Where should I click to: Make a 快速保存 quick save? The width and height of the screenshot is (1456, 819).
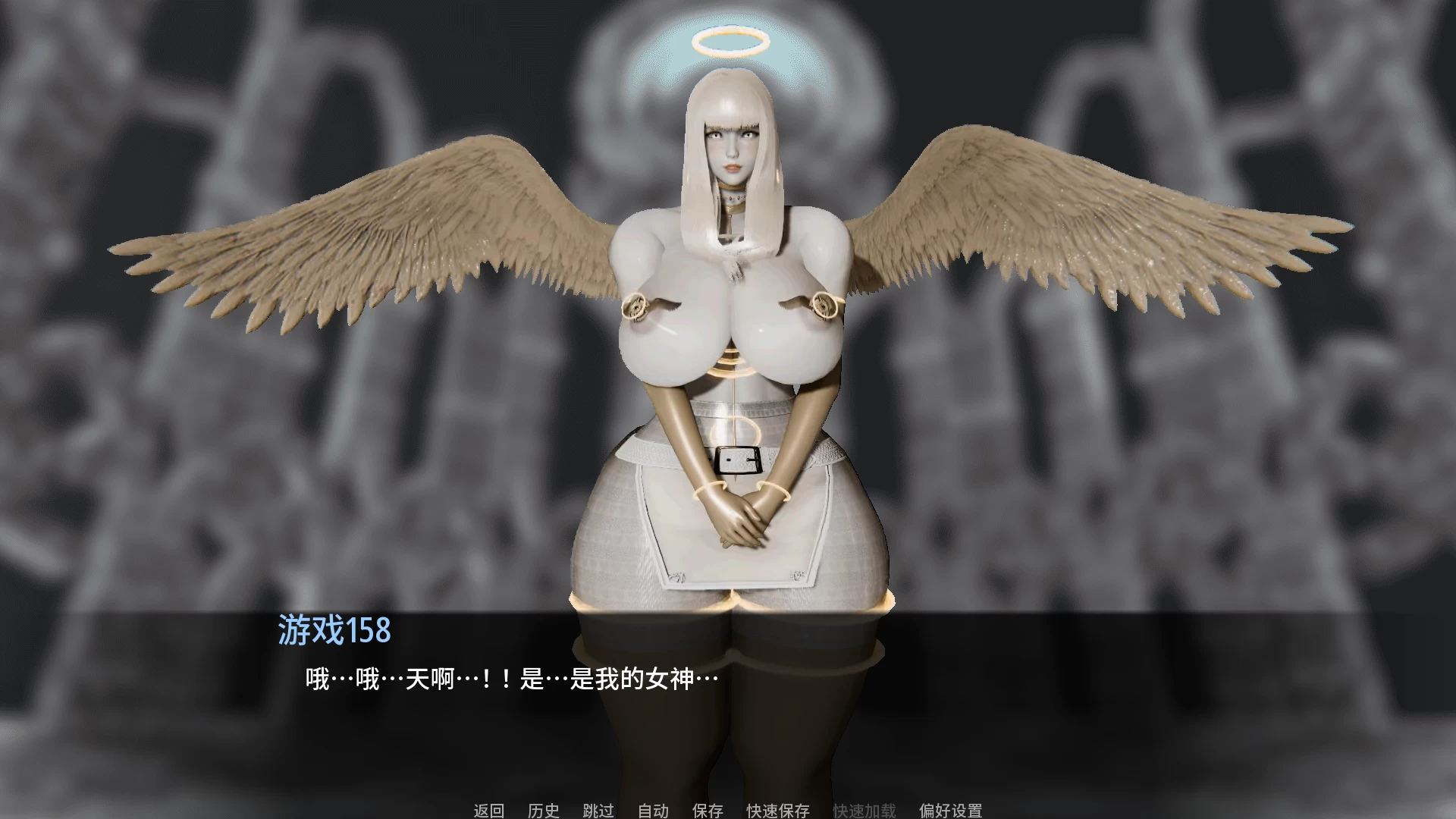tap(778, 811)
